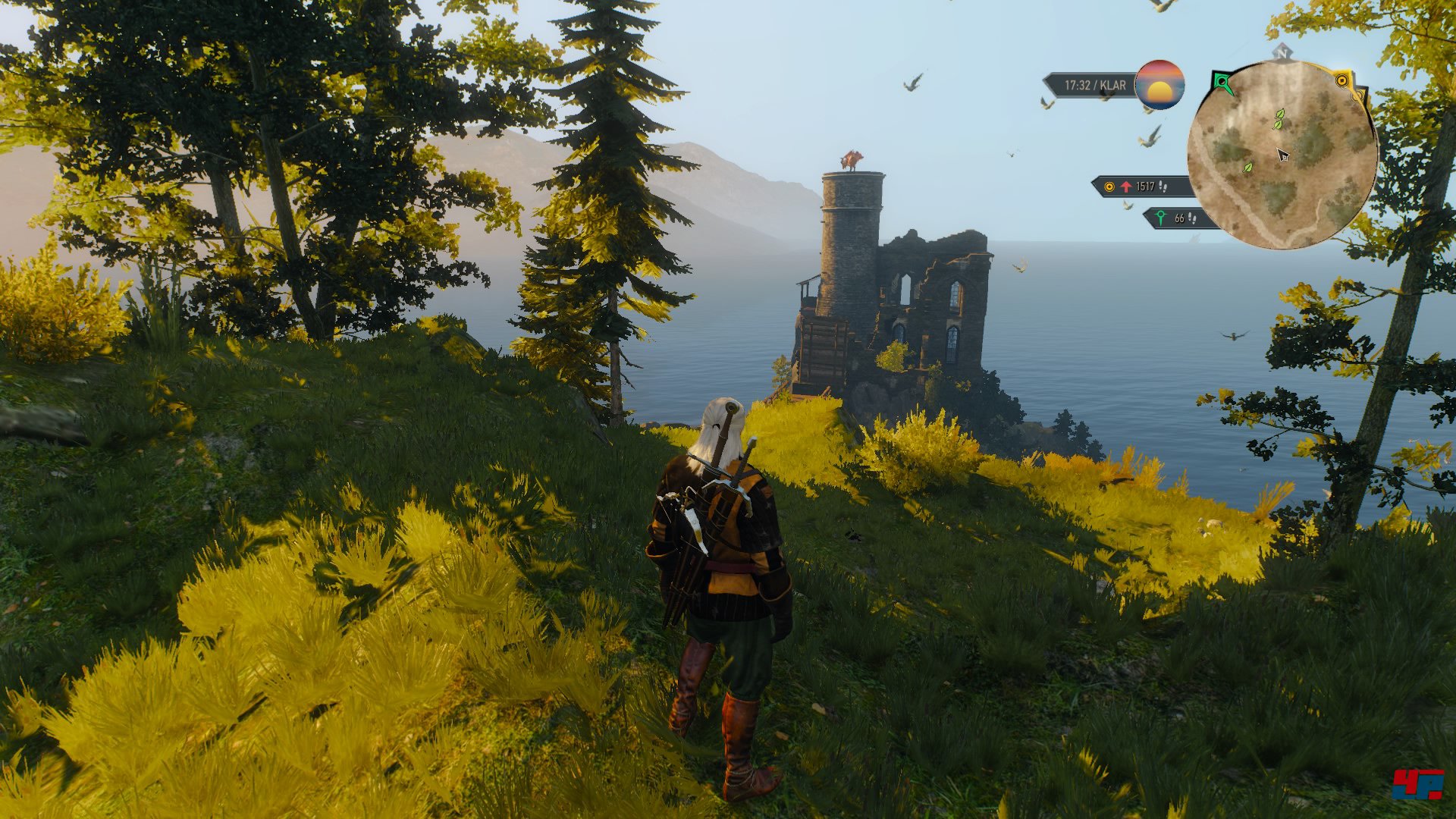
Task: Select the bright yellow quest marker on minimap rim
Action: coord(1342,80)
